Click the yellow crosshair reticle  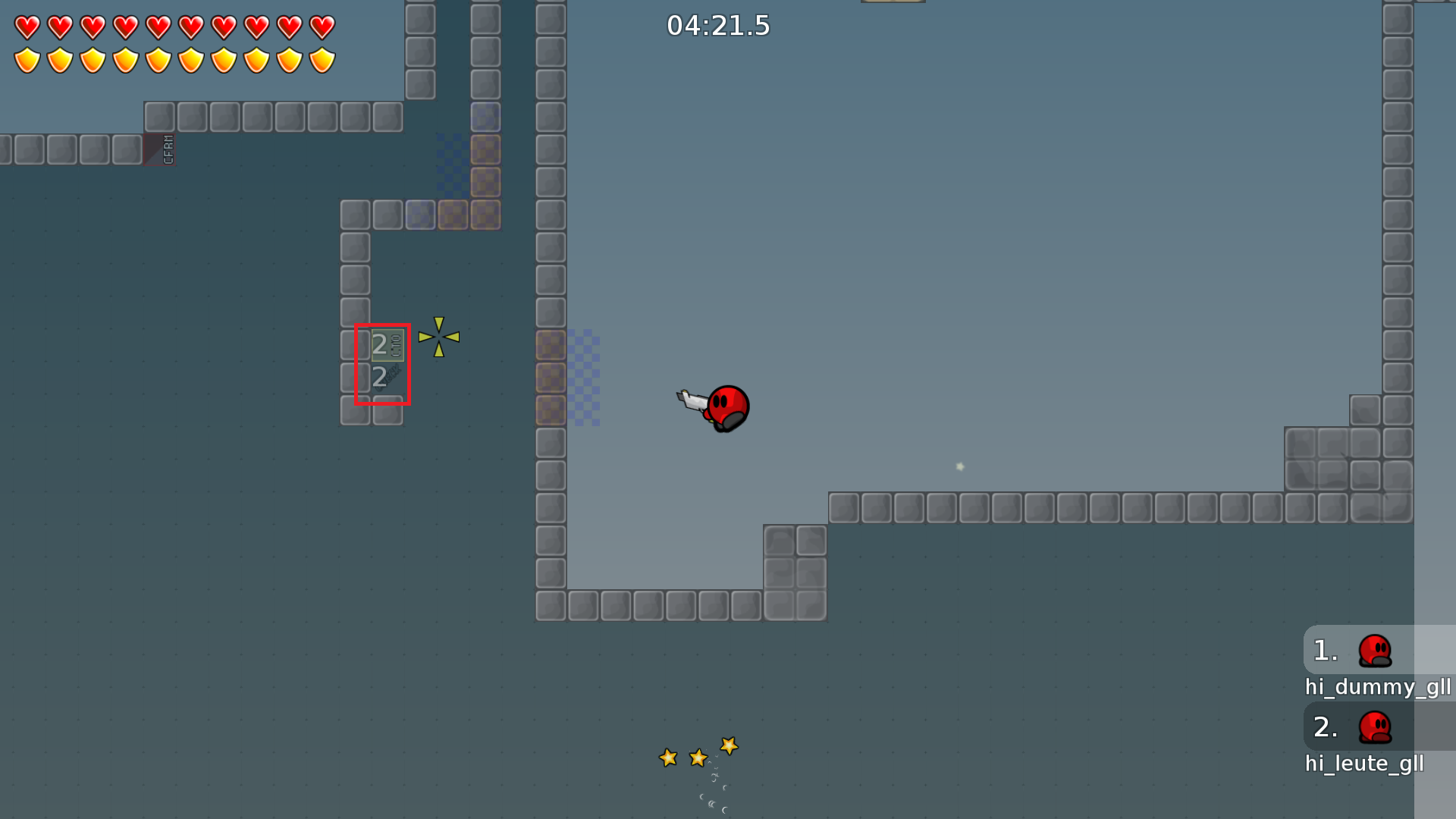tap(440, 337)
